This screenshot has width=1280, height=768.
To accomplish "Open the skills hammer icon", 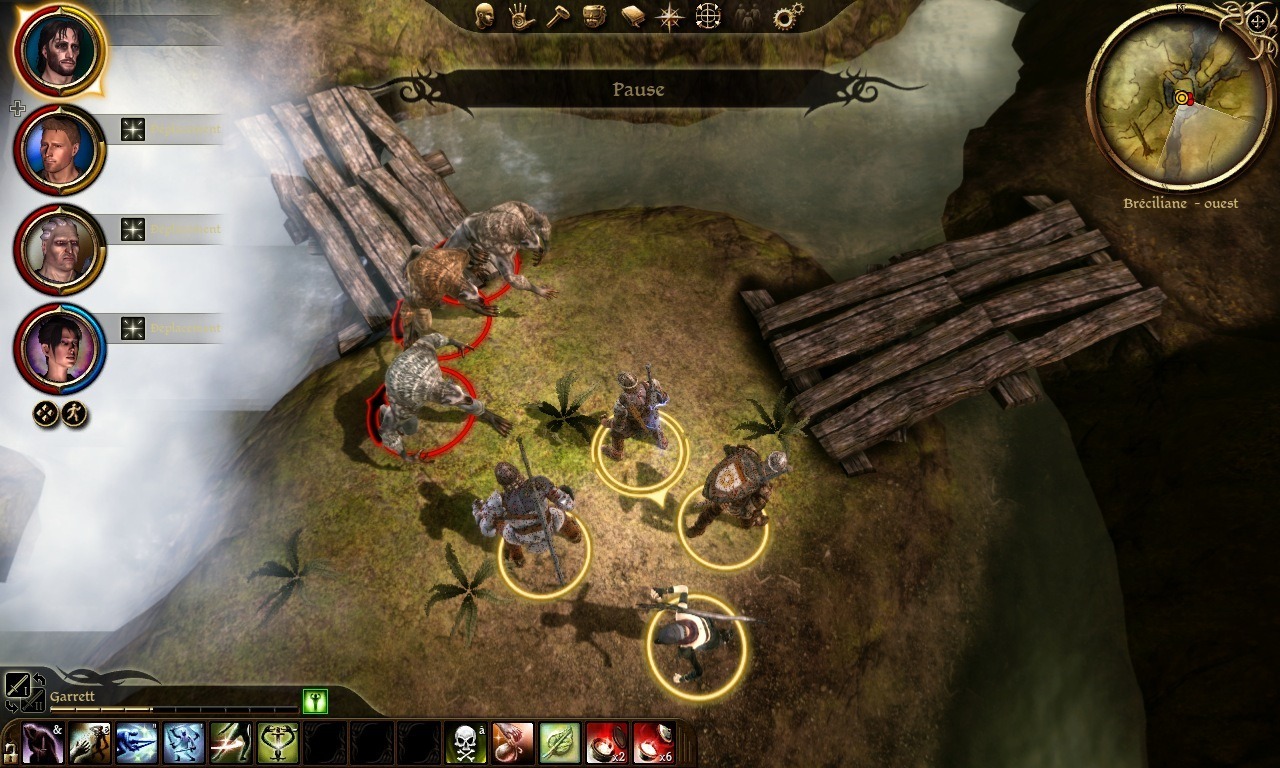I will coord(558,16).
